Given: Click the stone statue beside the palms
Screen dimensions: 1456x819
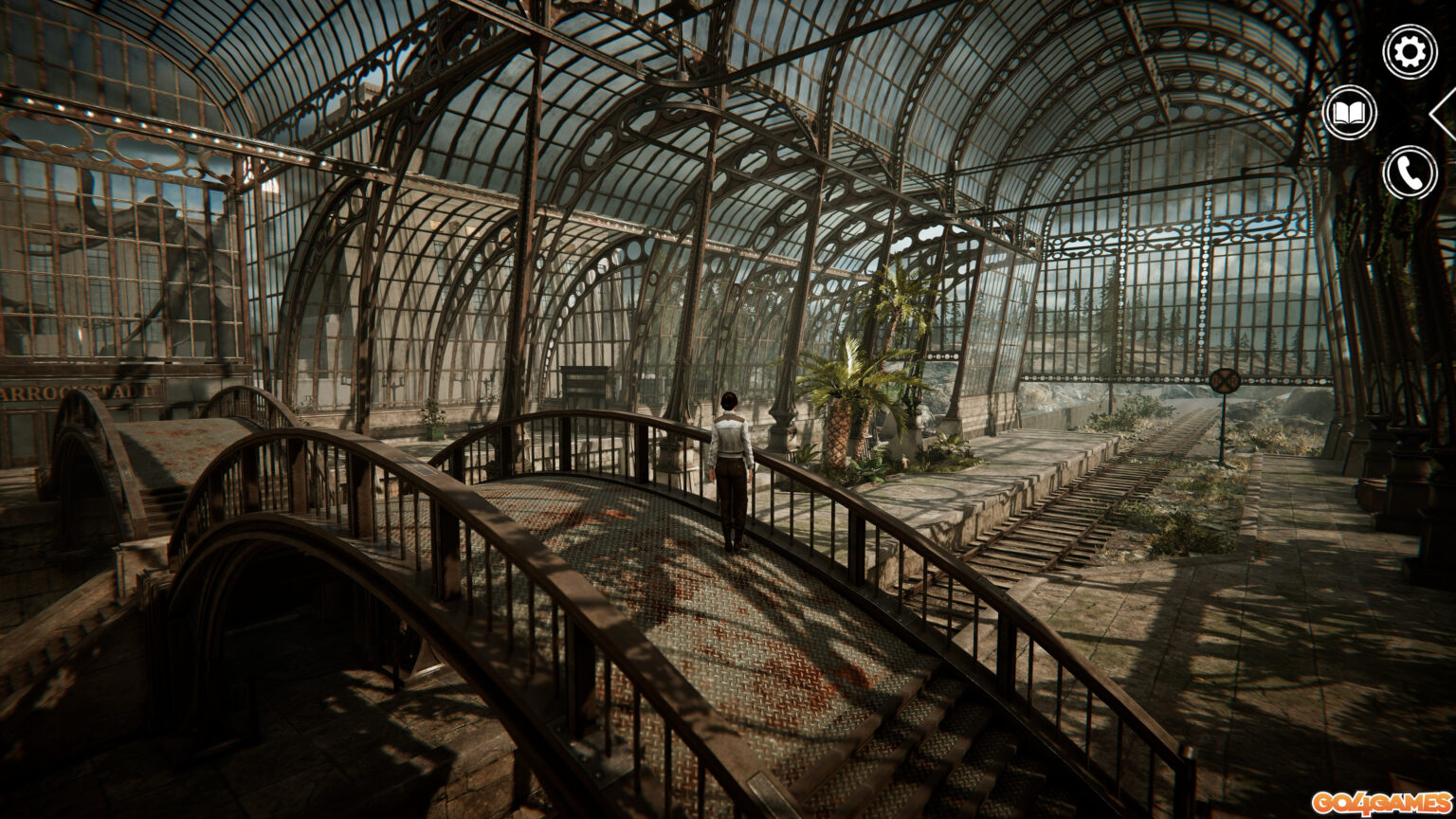Looking at the screenshot, I should click(x=921, y=417).
